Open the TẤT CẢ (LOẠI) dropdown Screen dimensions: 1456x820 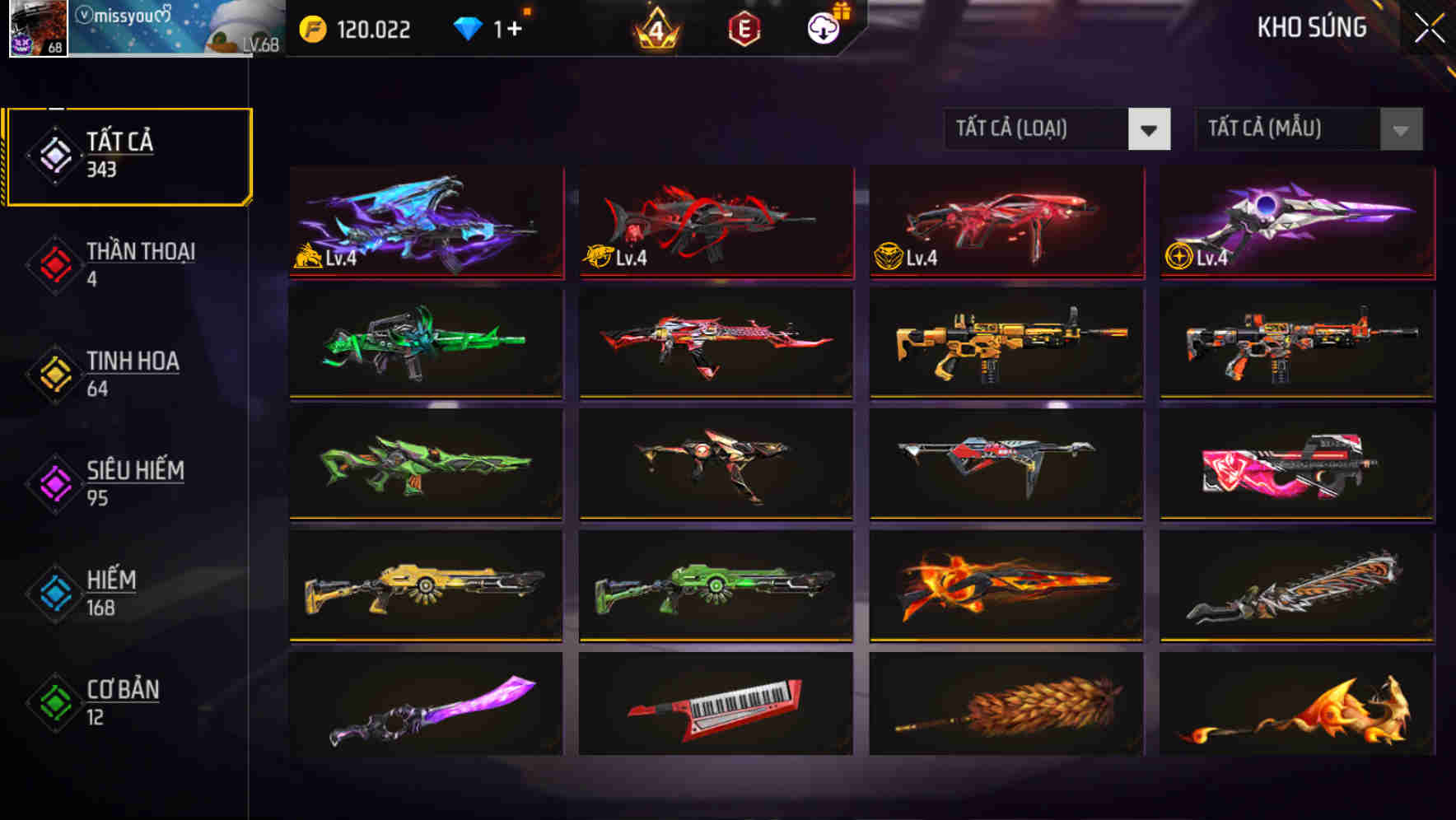(1039, 129)
